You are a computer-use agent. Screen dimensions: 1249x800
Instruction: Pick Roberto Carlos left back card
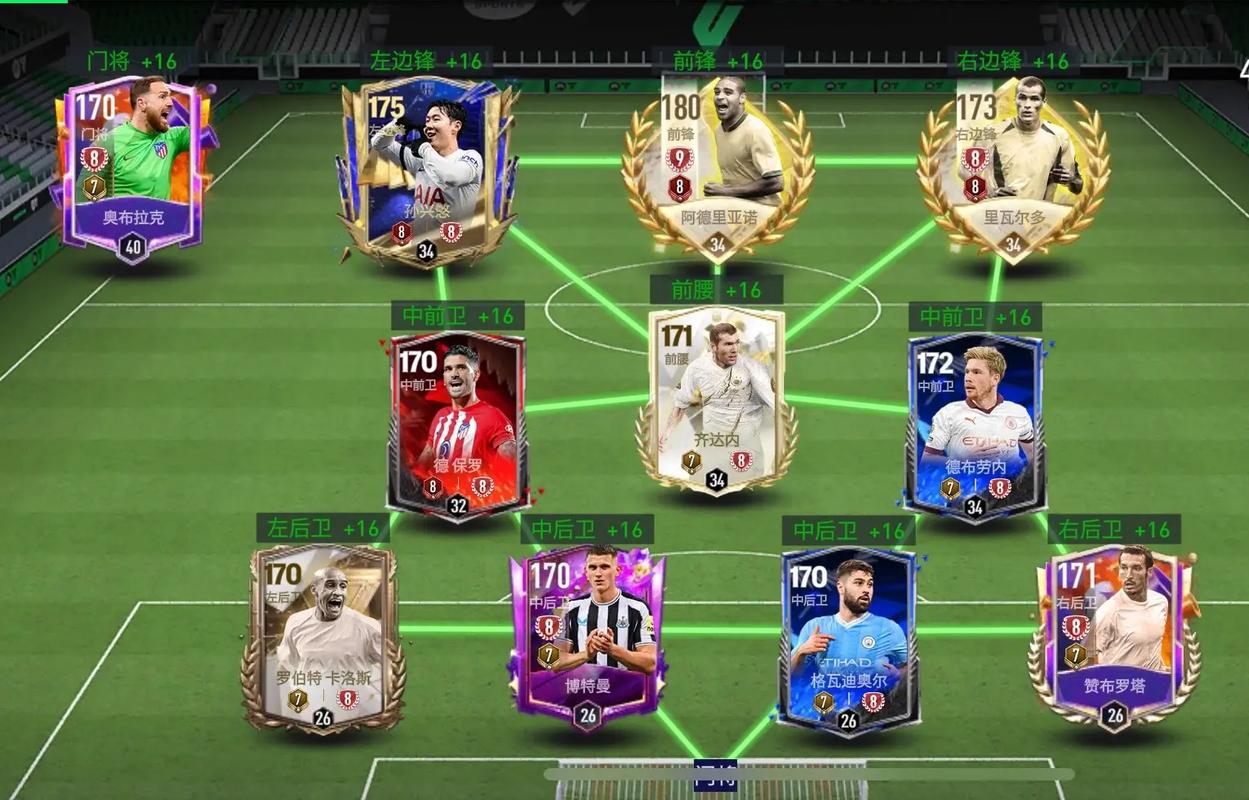(323, 635)
